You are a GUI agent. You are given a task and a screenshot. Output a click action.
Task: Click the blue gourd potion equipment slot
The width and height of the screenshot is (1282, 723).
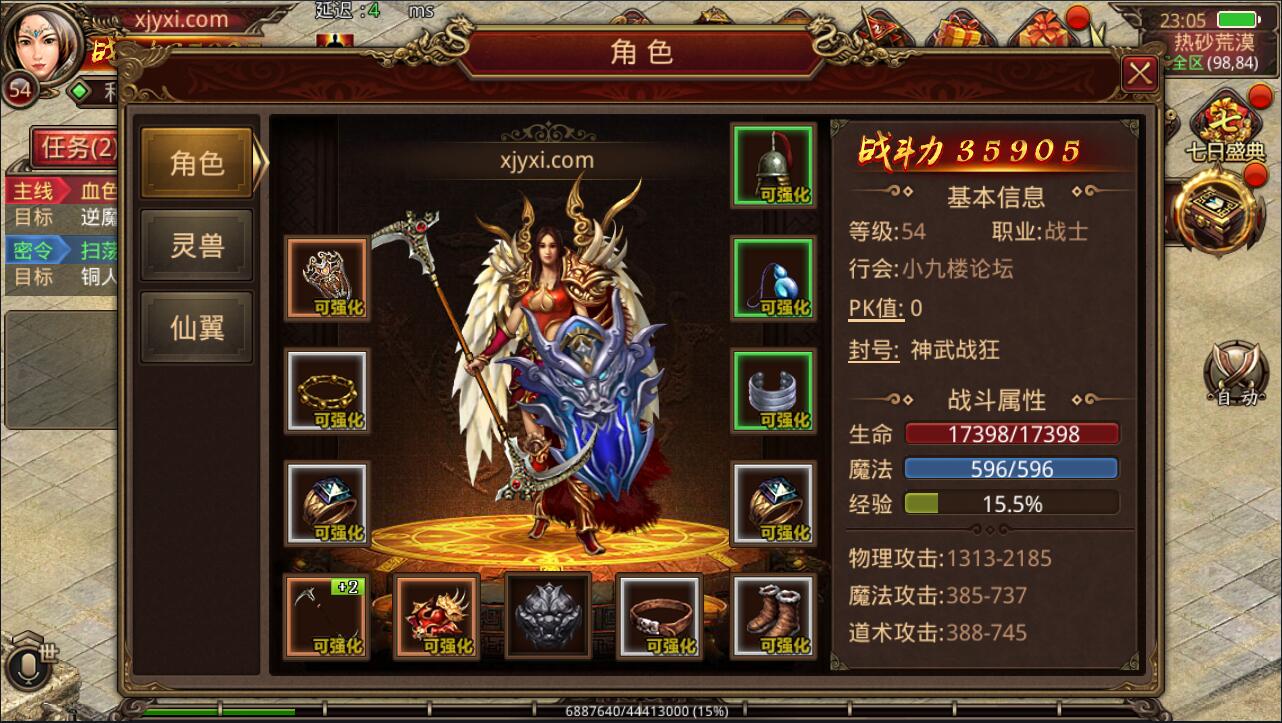click(x=773, y=277)
